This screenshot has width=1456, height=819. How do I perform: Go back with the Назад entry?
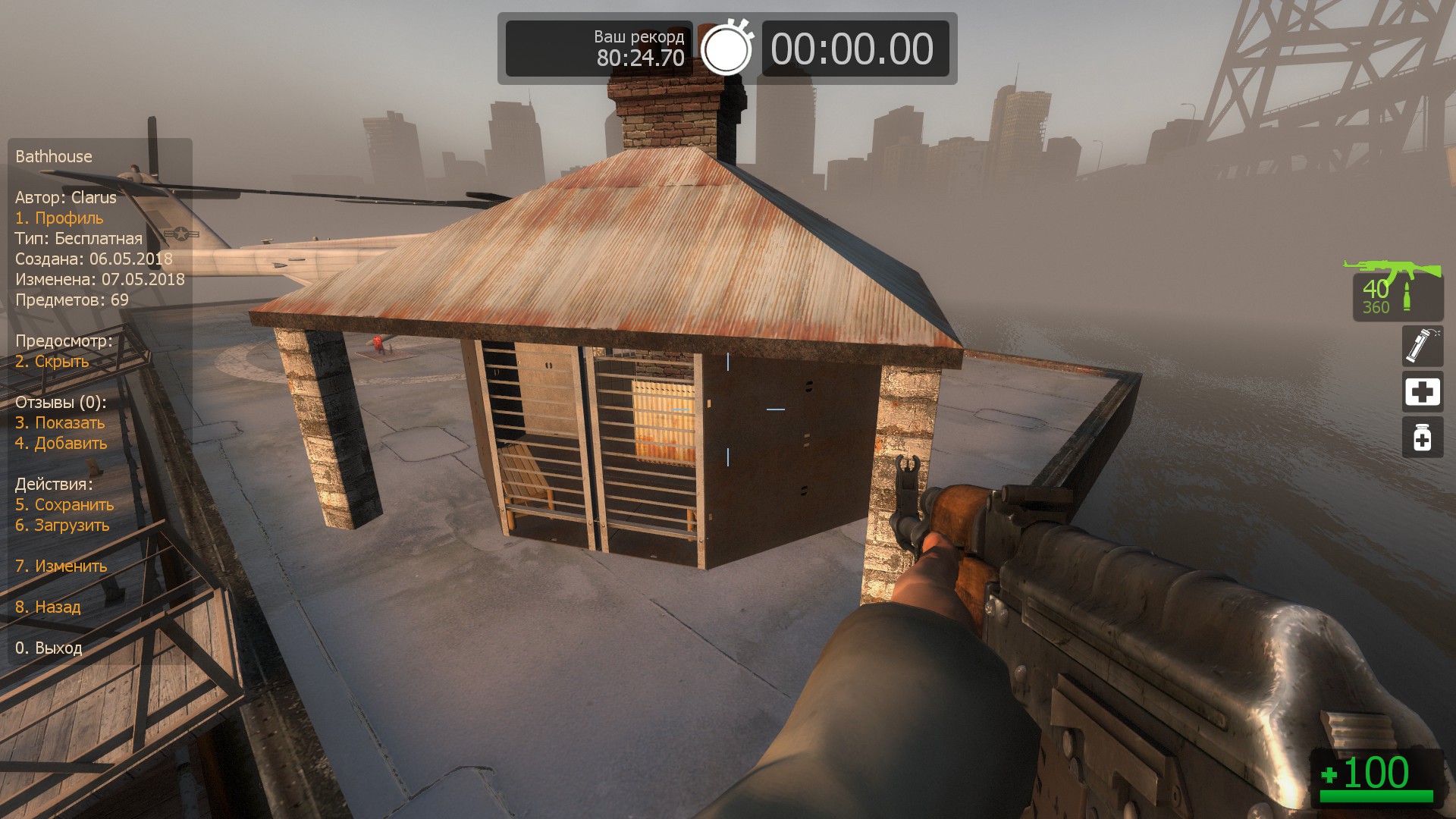tap(48, 607)
